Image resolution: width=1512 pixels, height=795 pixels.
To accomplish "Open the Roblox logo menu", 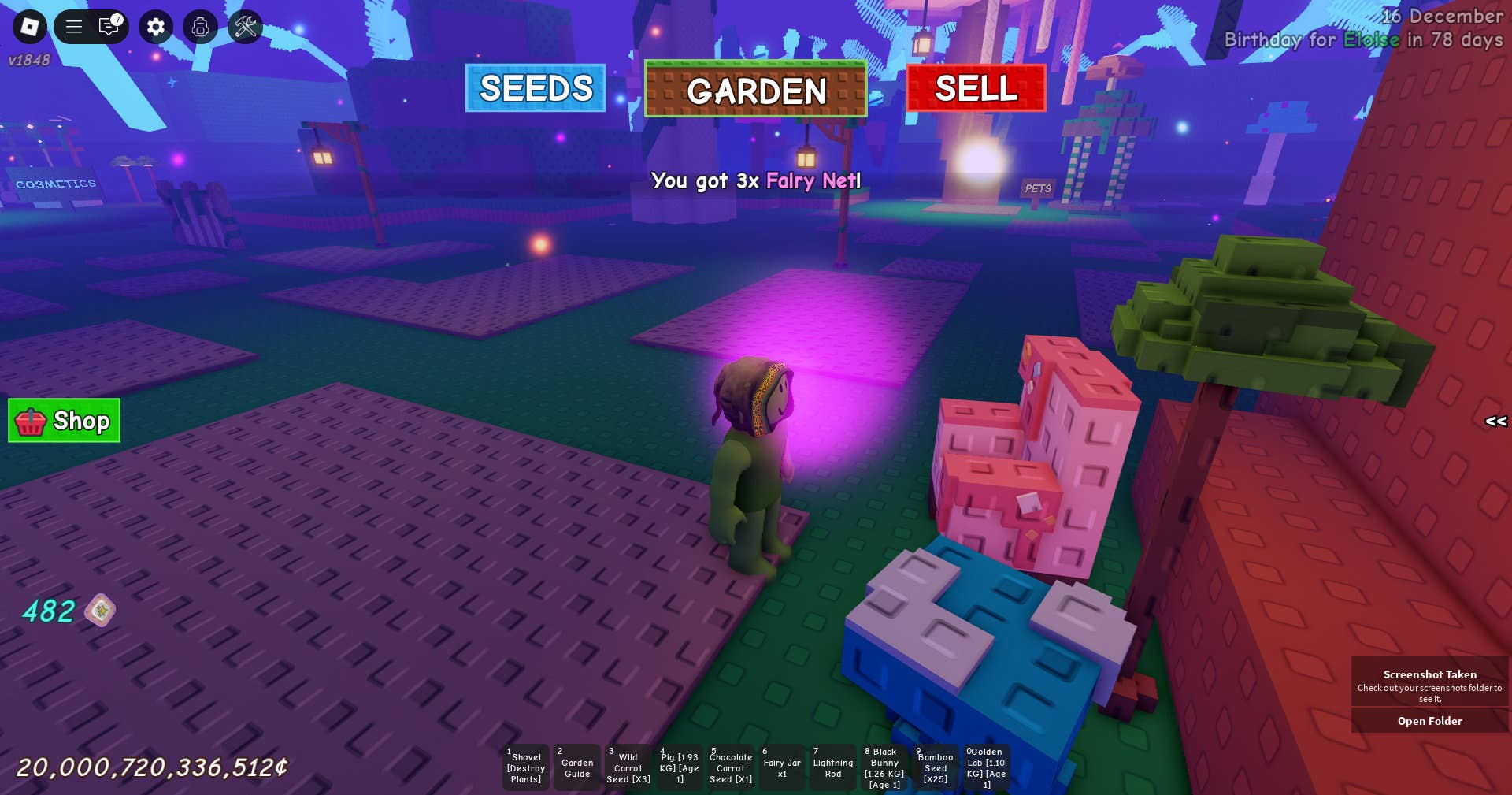I will click(30, 27).
